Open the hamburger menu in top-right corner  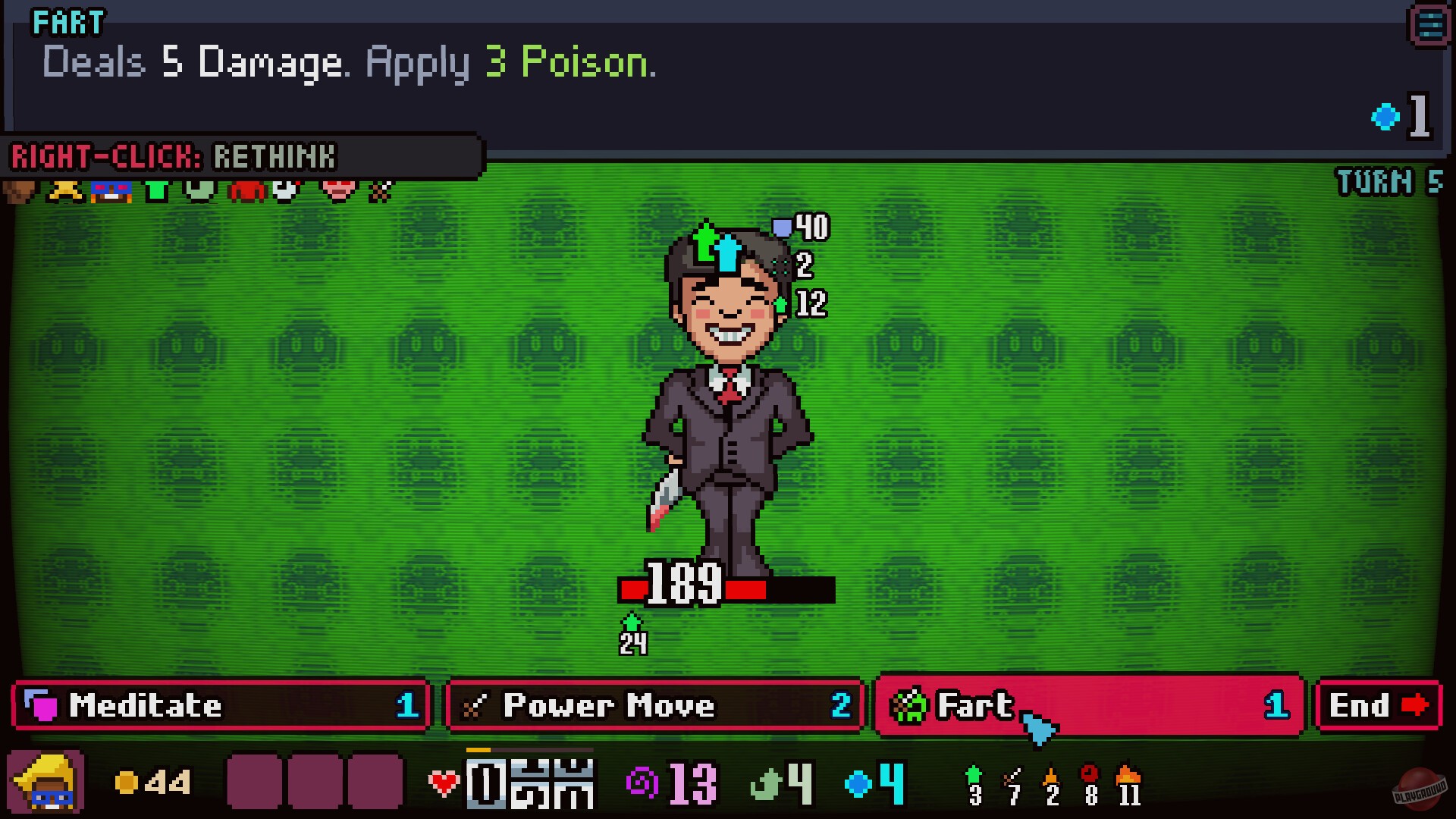click(x=1429, y=25)
